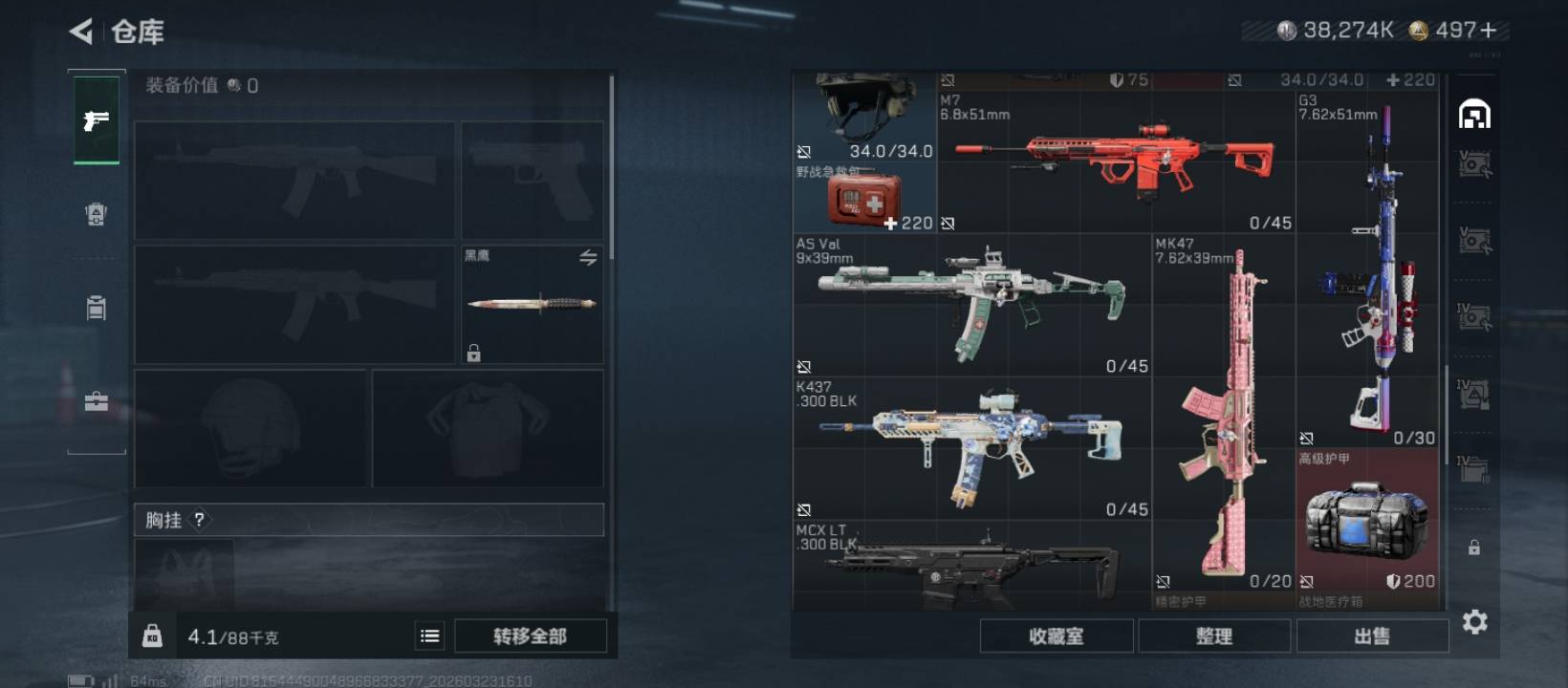The image size is (1568, 688).
Task: Open the stash home tab icon
Action: [1474, 115]
